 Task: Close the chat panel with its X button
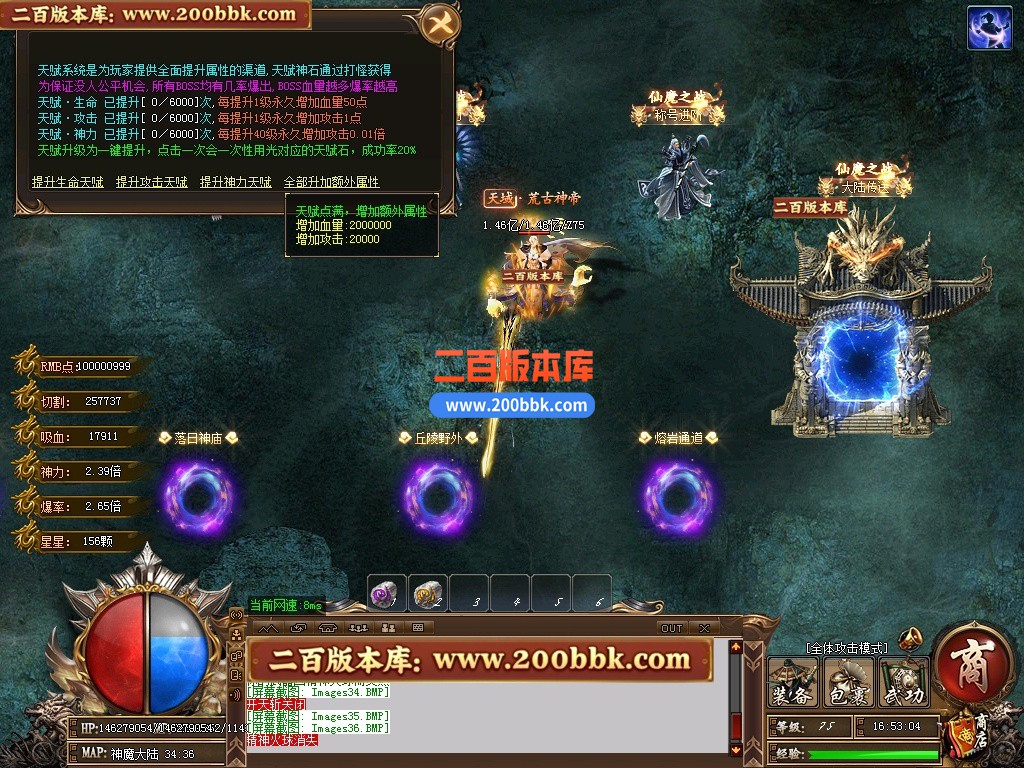tap(704, 628)
